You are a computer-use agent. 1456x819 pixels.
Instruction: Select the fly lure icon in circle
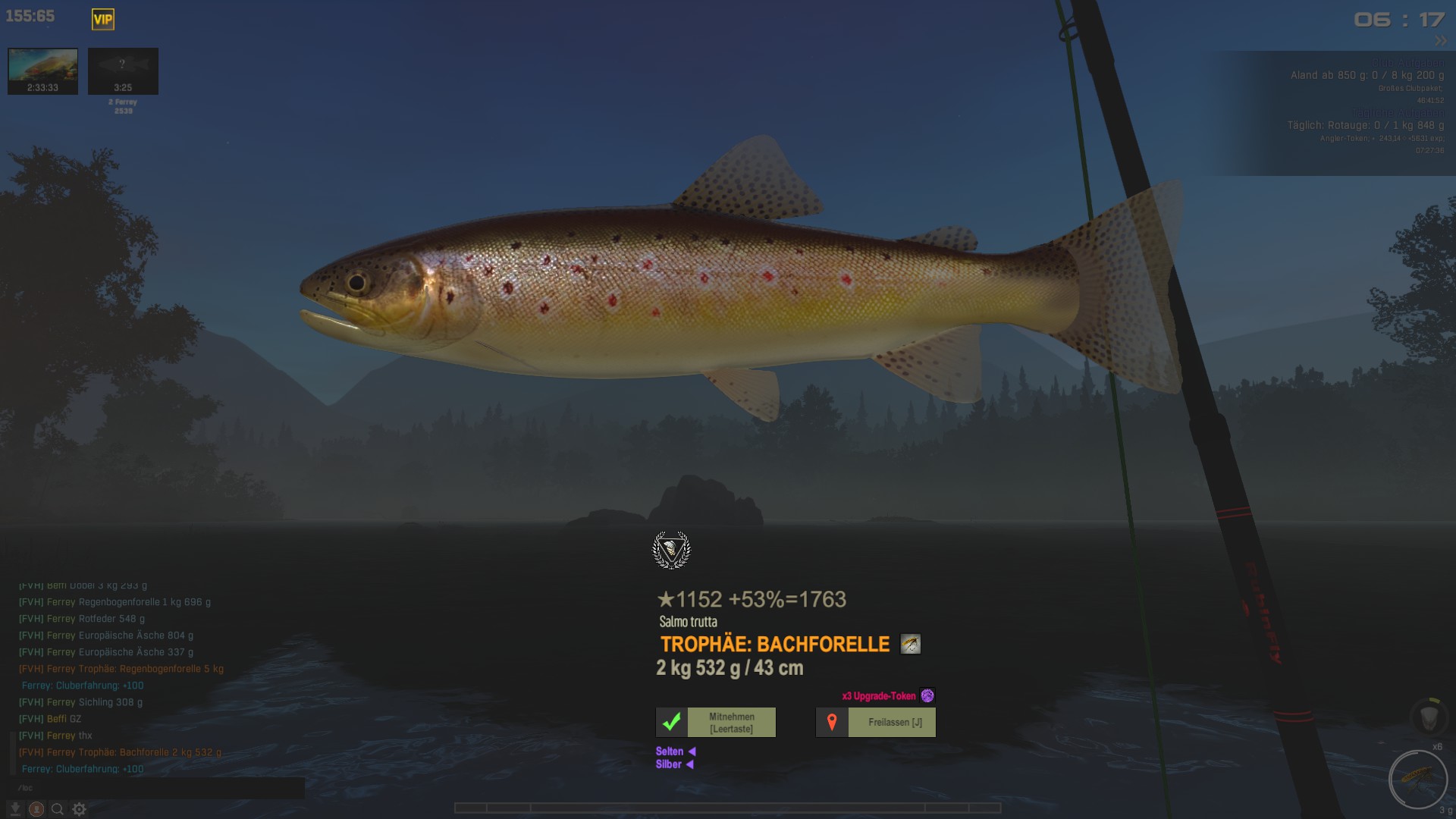coord(1417,779)
